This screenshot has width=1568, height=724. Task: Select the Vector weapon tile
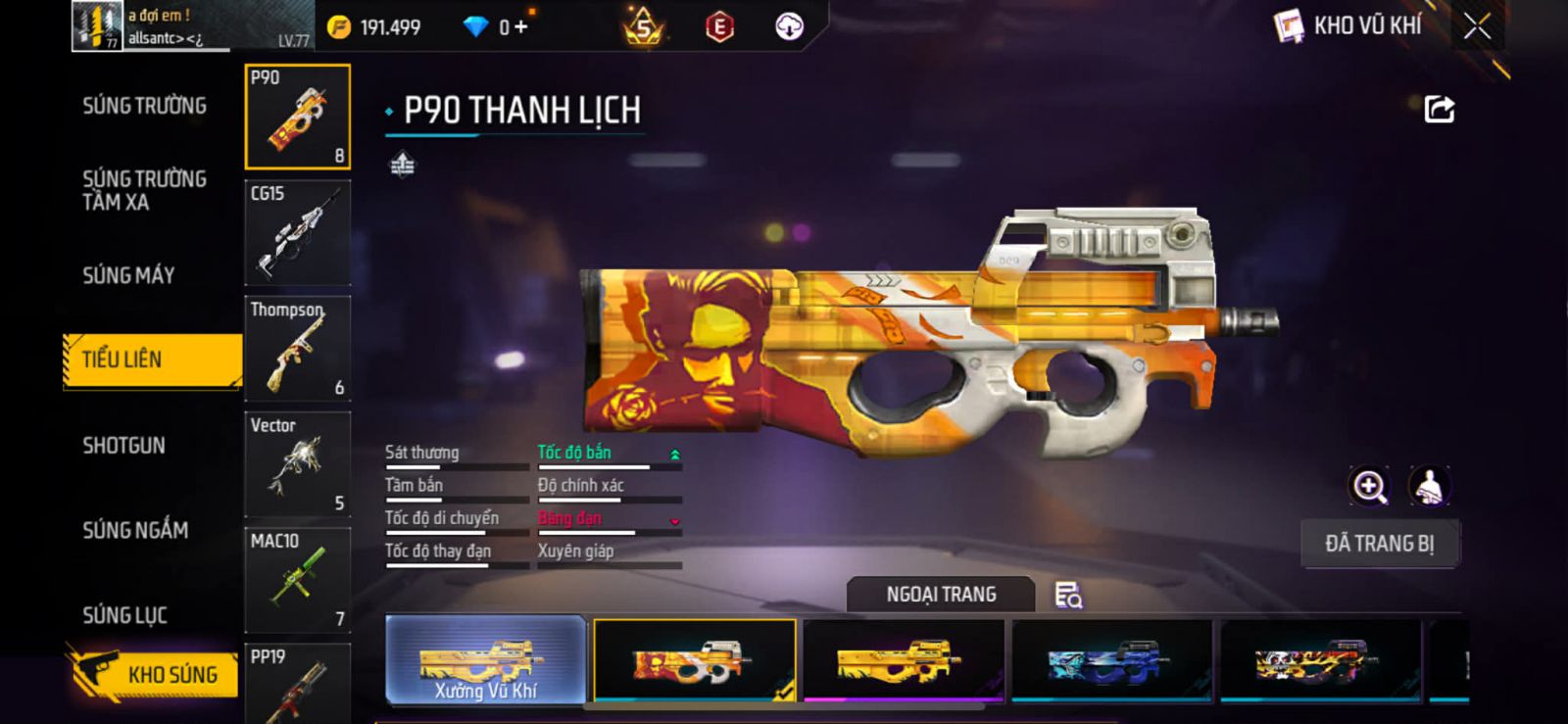click(297, 464)
